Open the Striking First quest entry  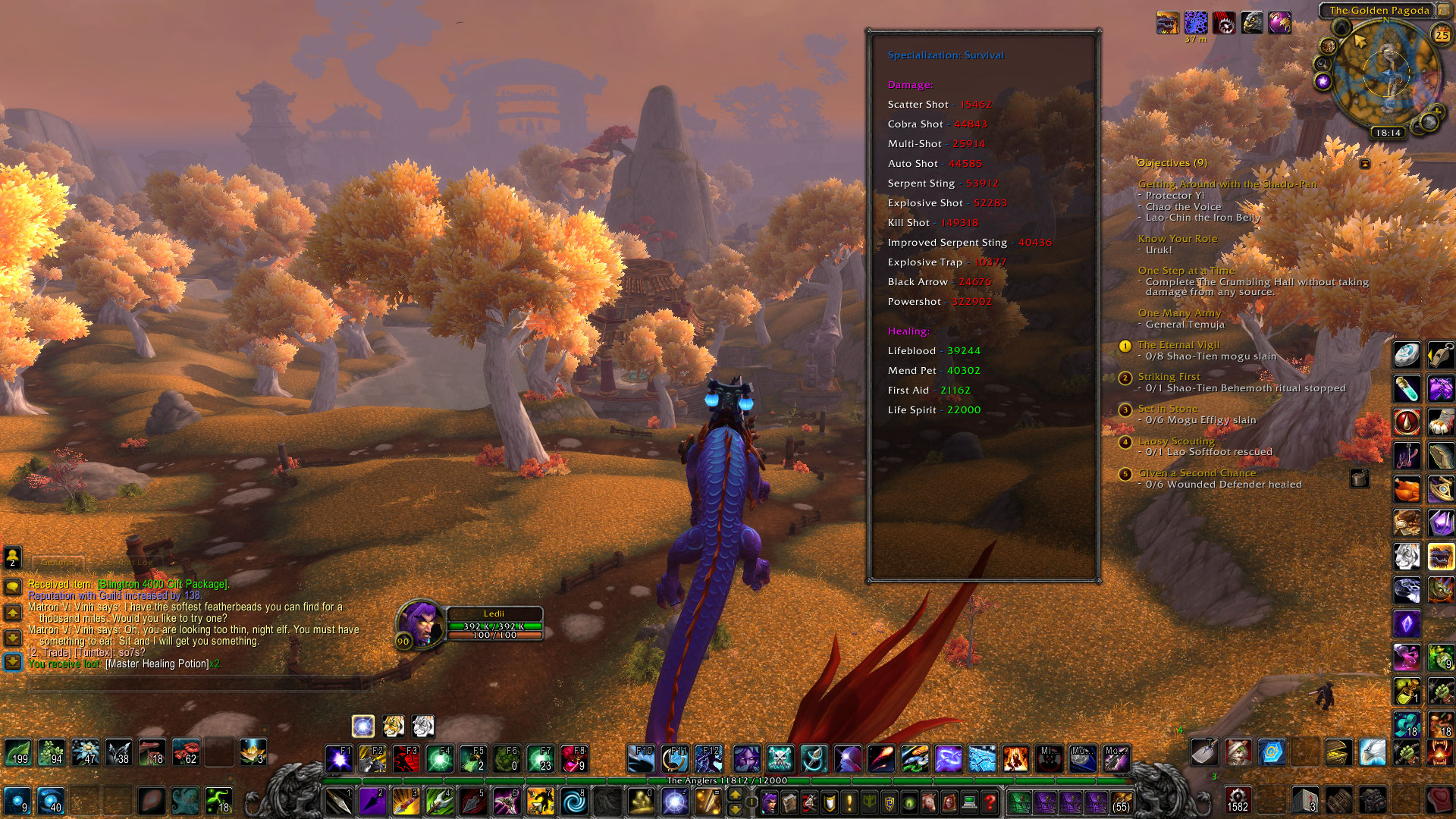(x=1169, y=377)
